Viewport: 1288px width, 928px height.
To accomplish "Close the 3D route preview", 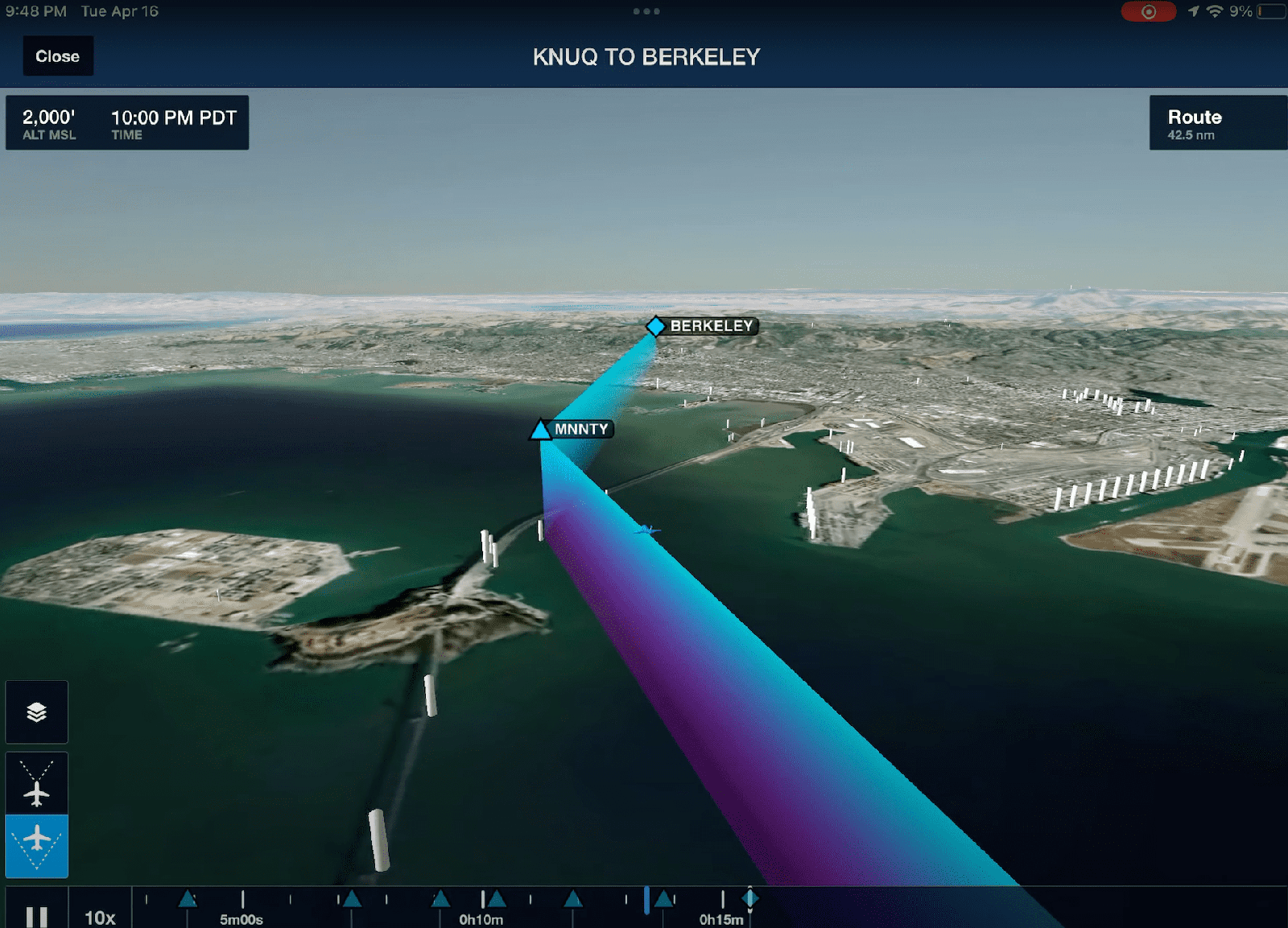I will (x=57, y=56).
